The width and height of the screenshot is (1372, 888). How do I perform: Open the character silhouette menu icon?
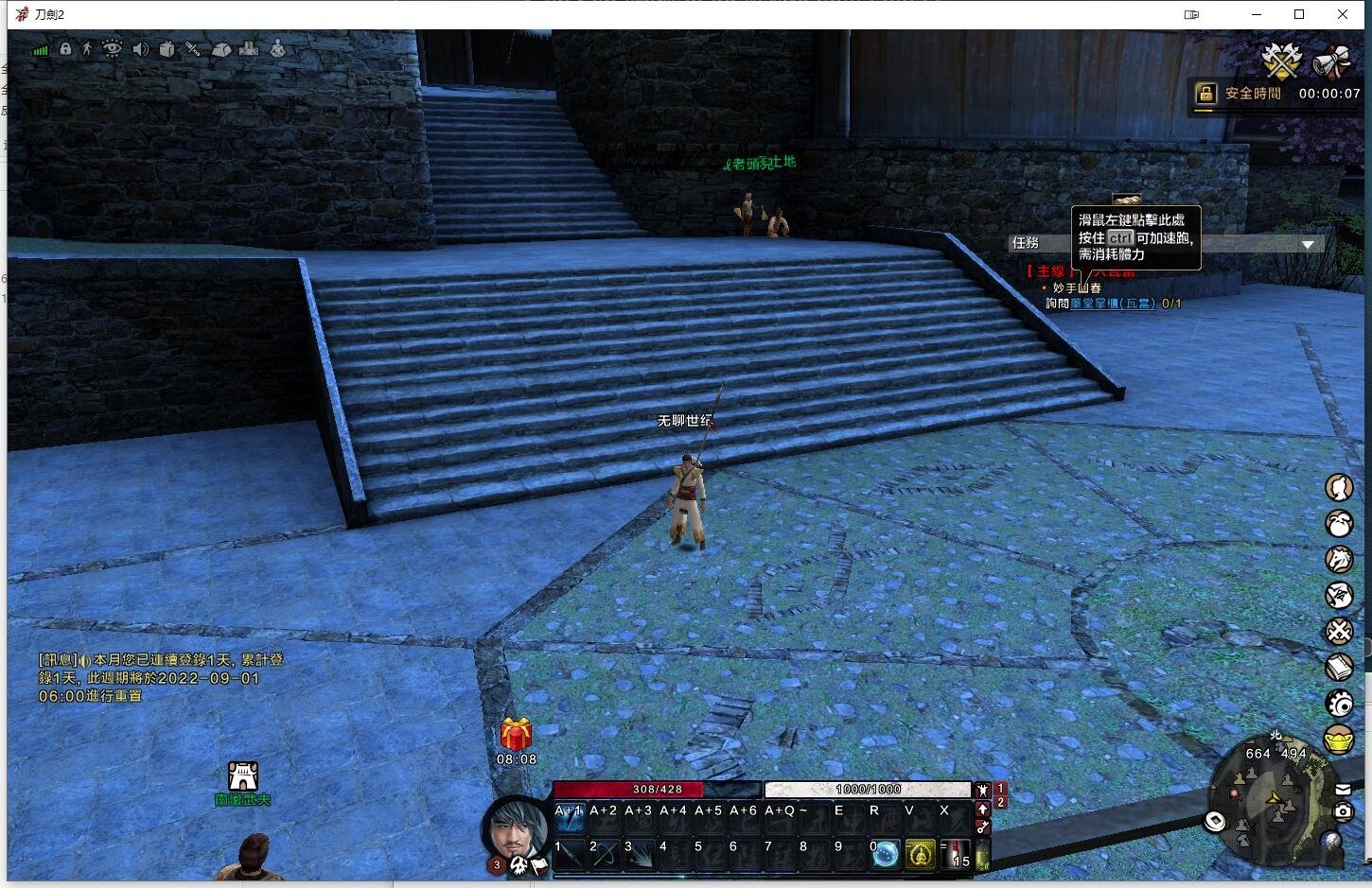pos(1339,487)
